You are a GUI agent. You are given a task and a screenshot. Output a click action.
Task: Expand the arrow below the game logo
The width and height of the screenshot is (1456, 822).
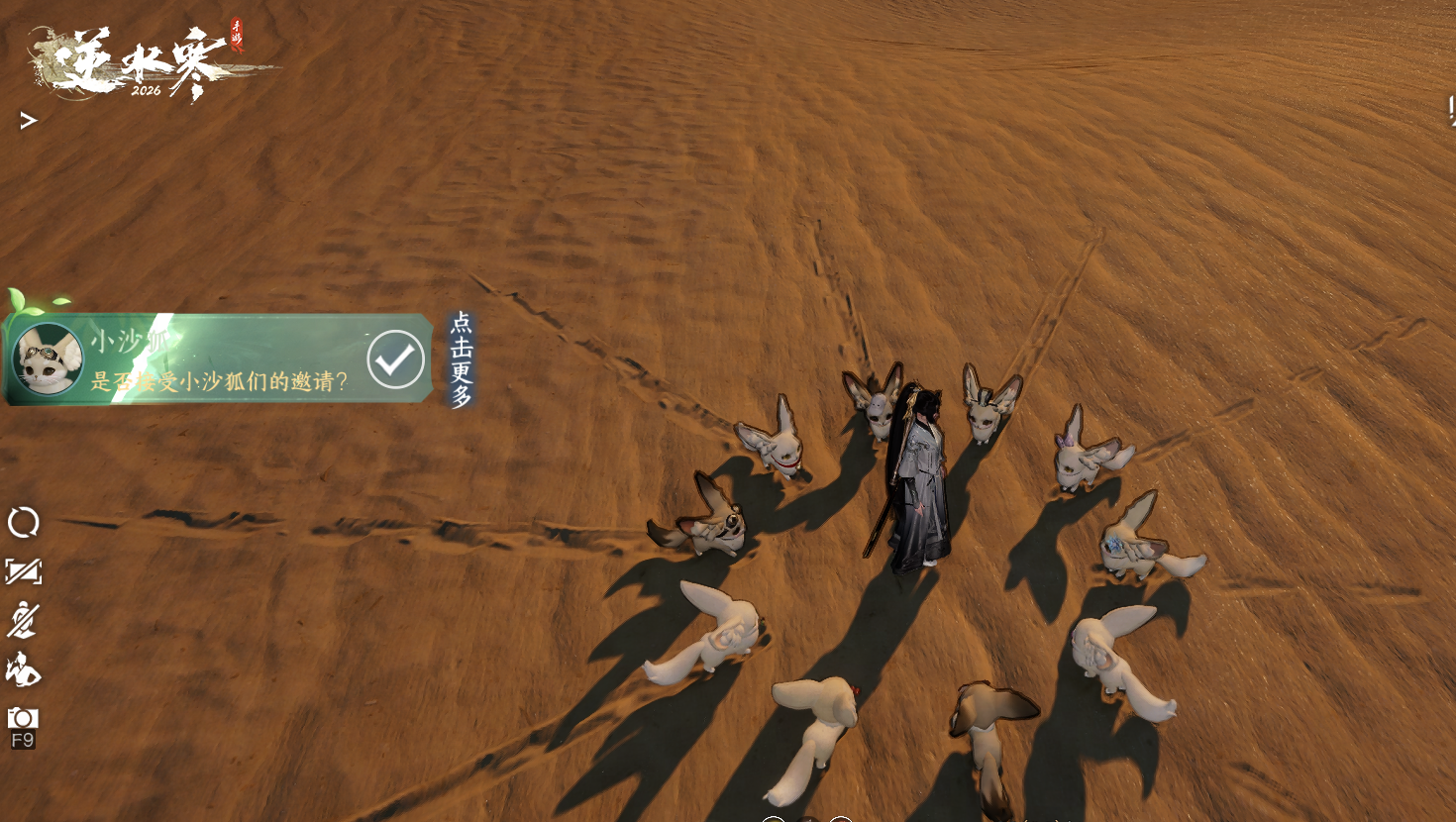click(x=28, y=121)
